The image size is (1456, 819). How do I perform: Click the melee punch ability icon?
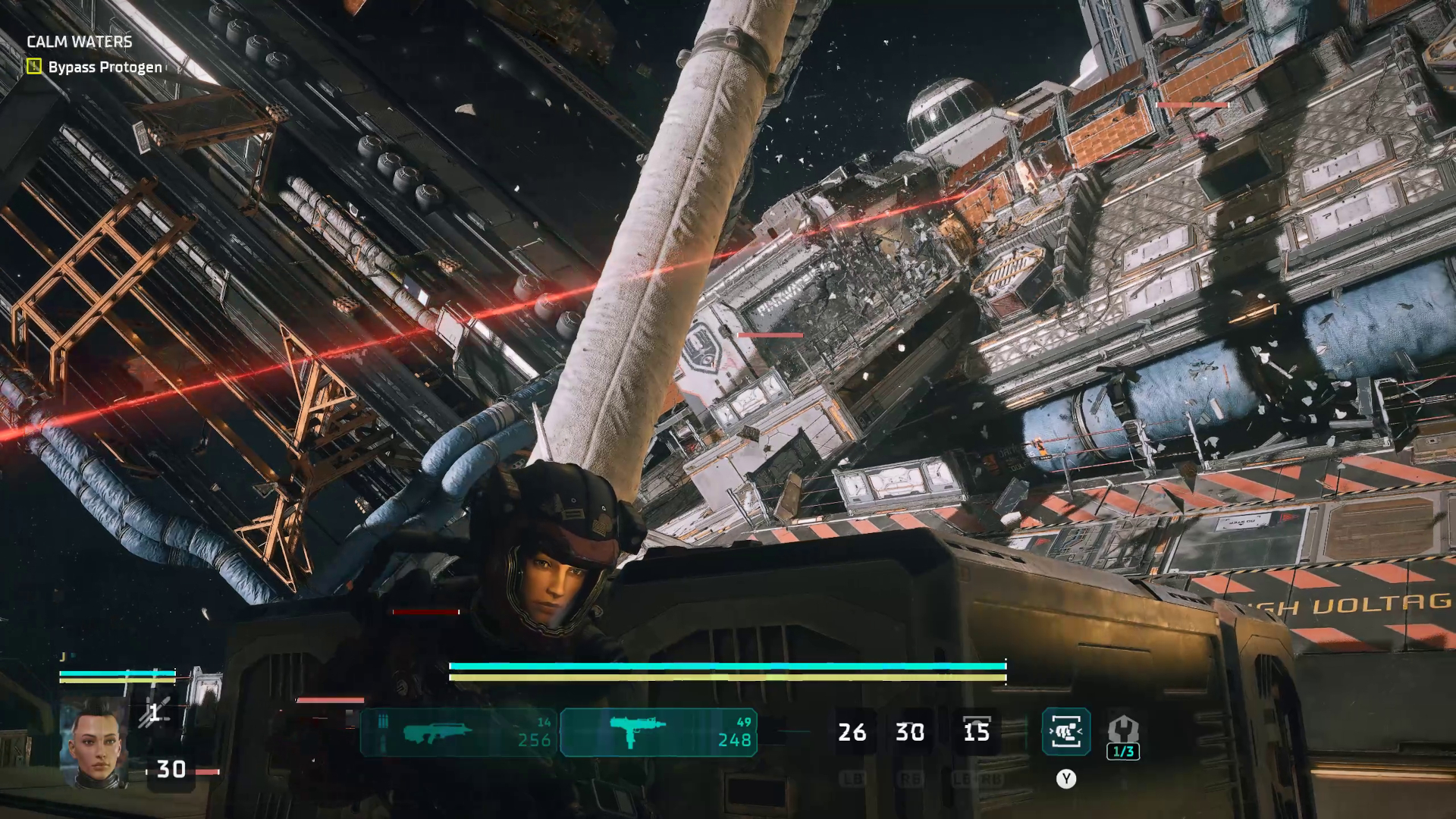click(1065, 731)
